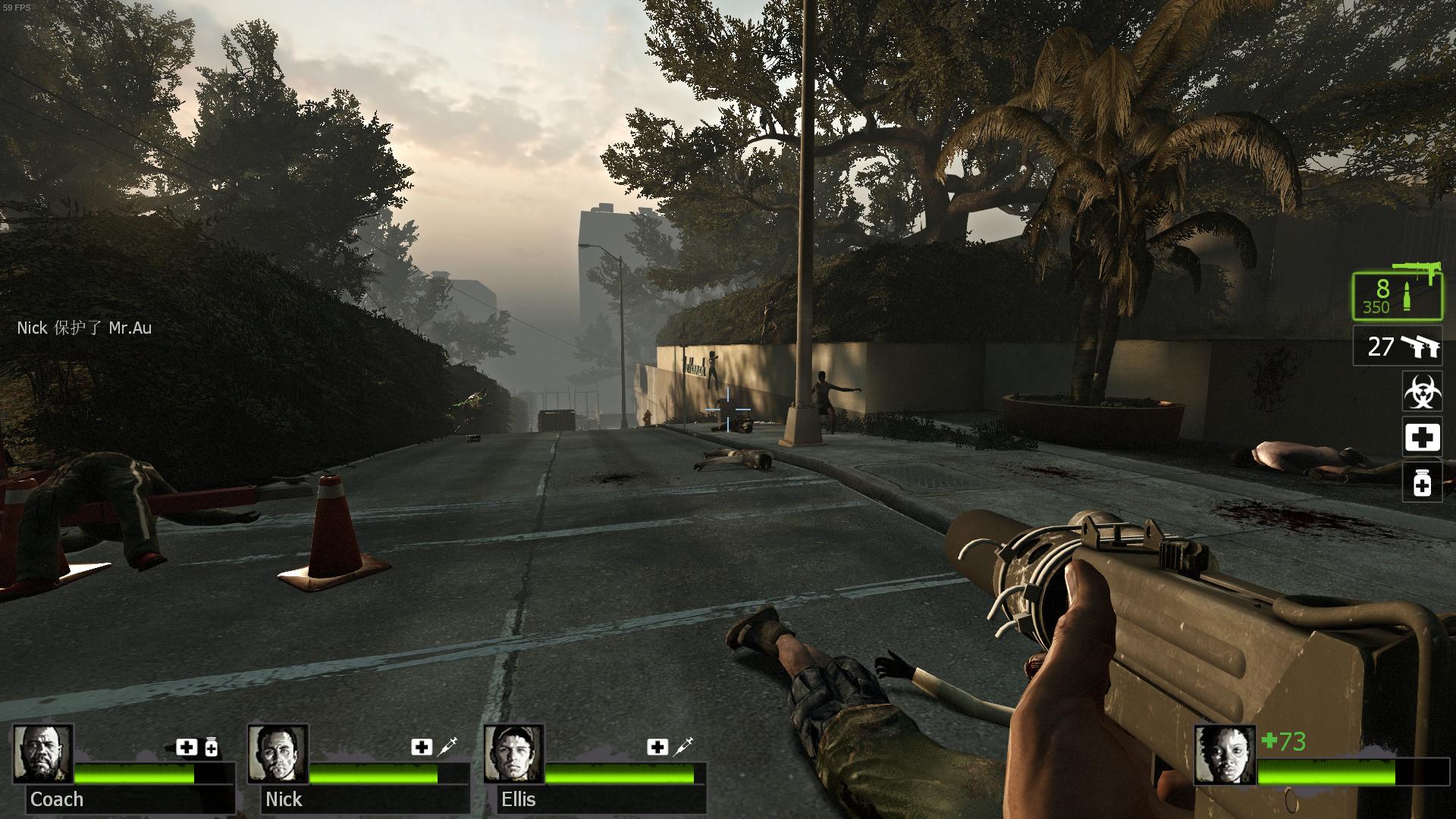Select the first aid kit slot

point(1421,438)
